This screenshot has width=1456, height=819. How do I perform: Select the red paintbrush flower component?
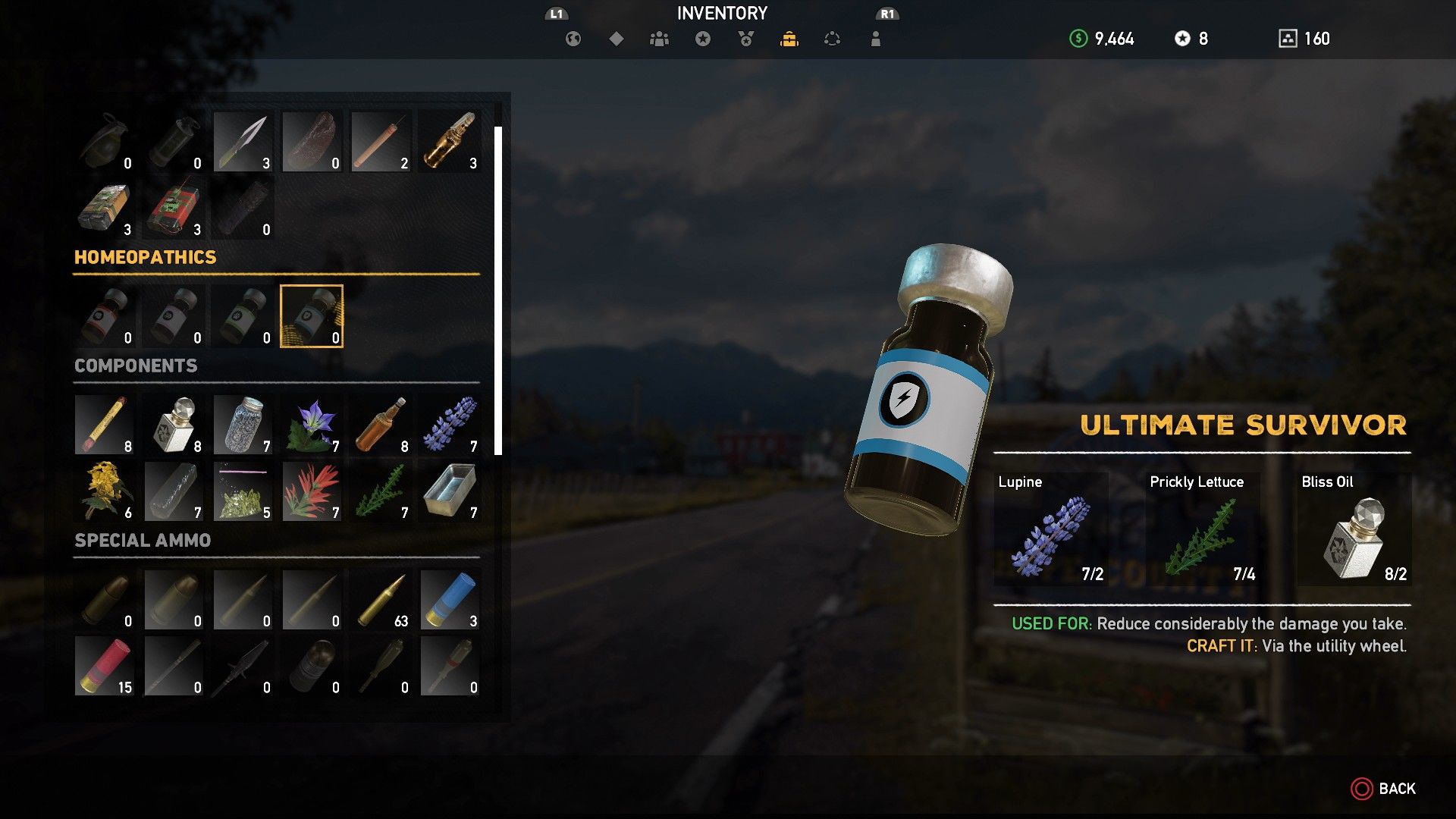[x=312, y=491]
